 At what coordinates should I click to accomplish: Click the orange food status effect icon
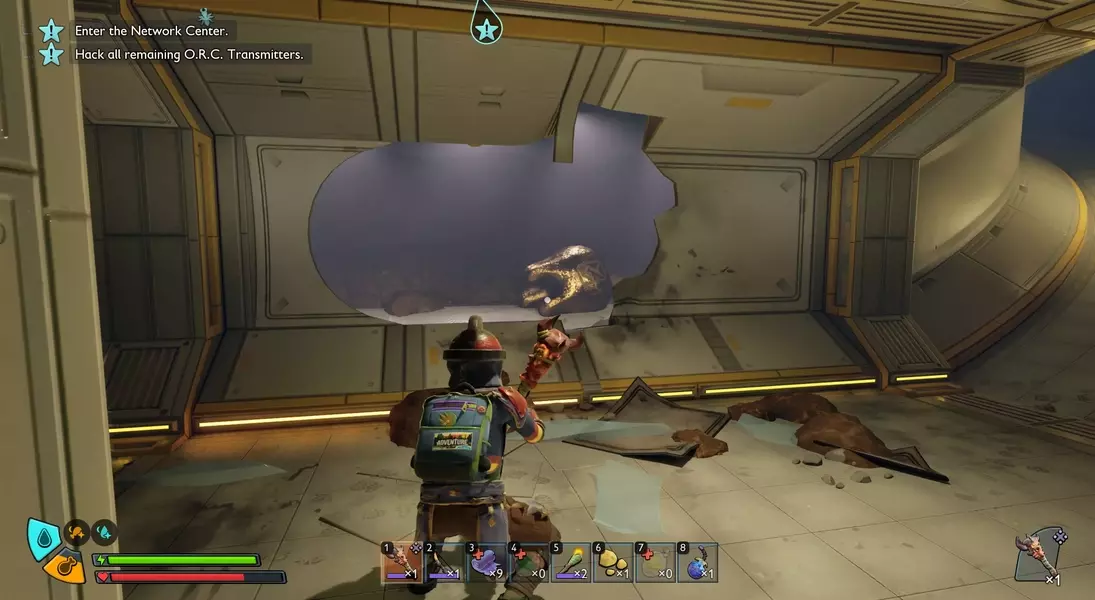tap(76, 531)
